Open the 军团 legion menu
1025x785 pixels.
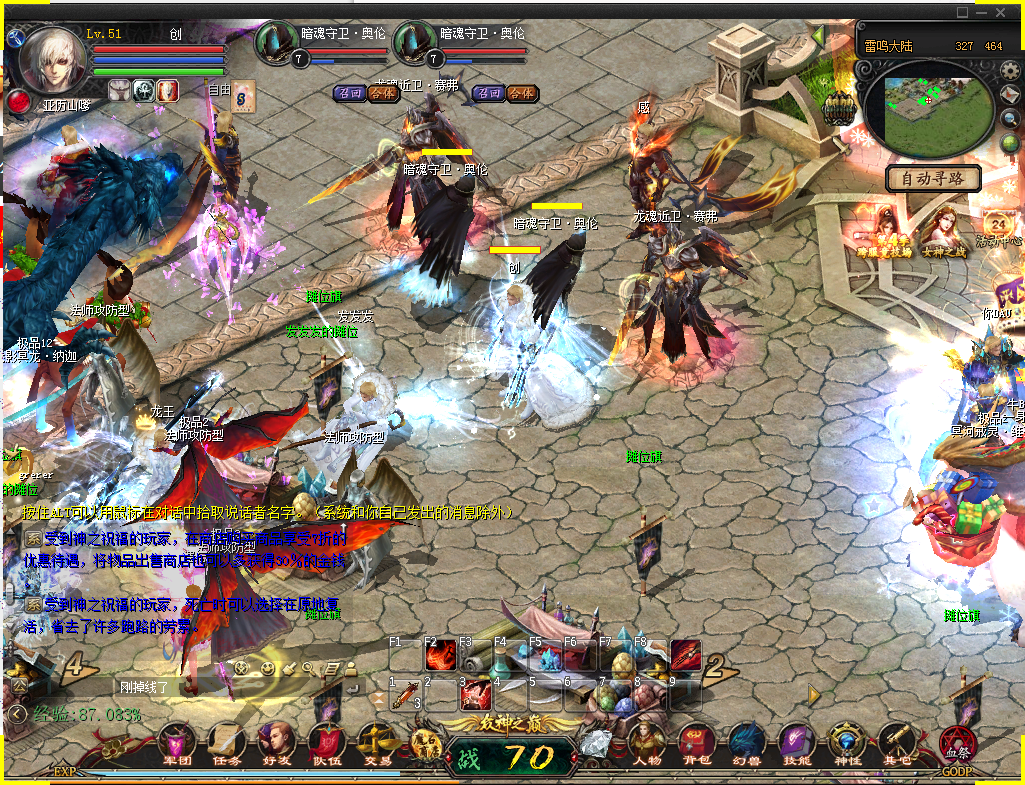pyautogui.click(x=177, y=743)
